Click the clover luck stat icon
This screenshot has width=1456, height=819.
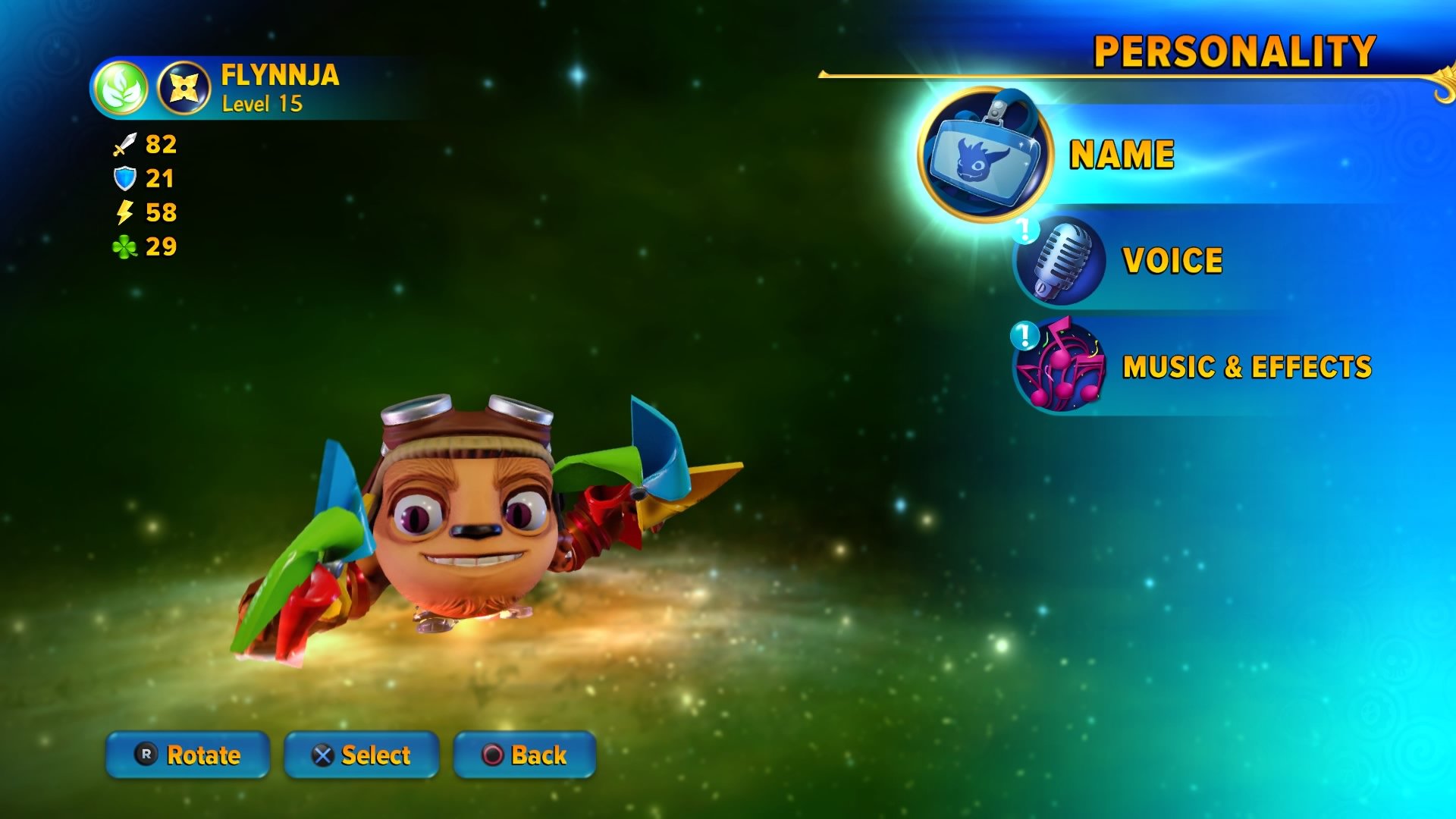124,246
